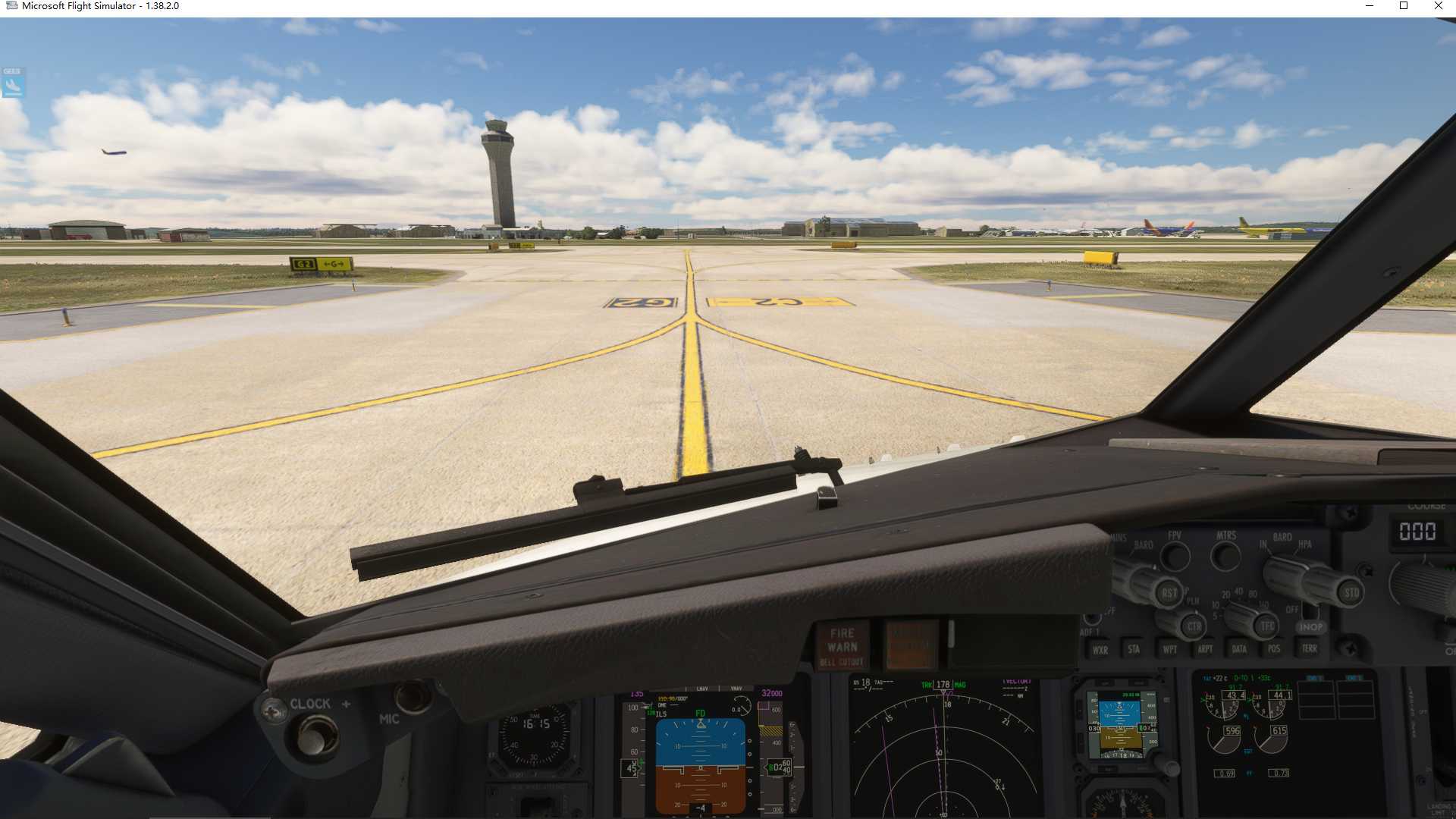
Task: Select the TFC traffic range knob
Action: pos(1266,626)
